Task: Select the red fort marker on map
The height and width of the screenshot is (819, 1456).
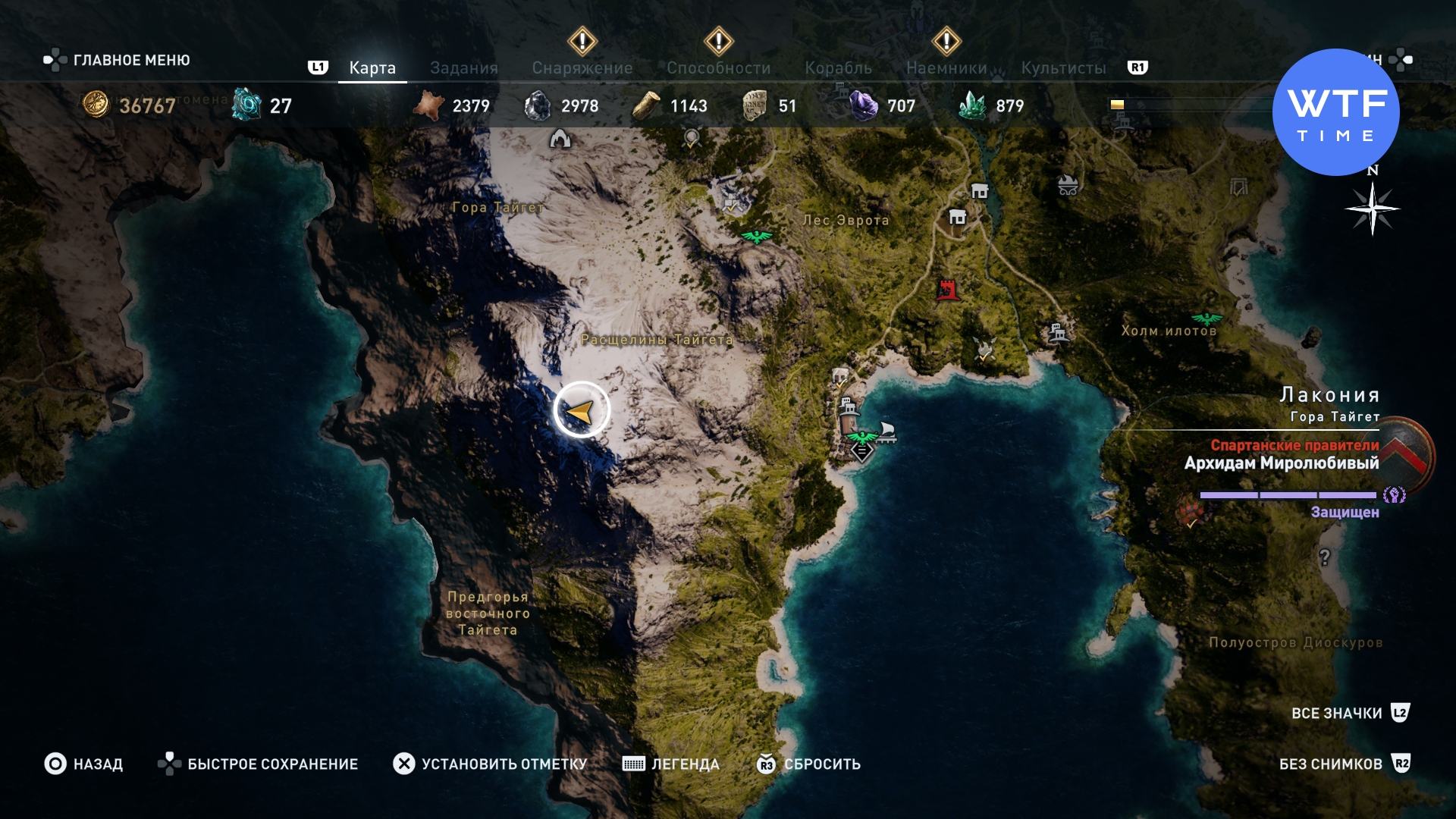Action: click(947, 289)
